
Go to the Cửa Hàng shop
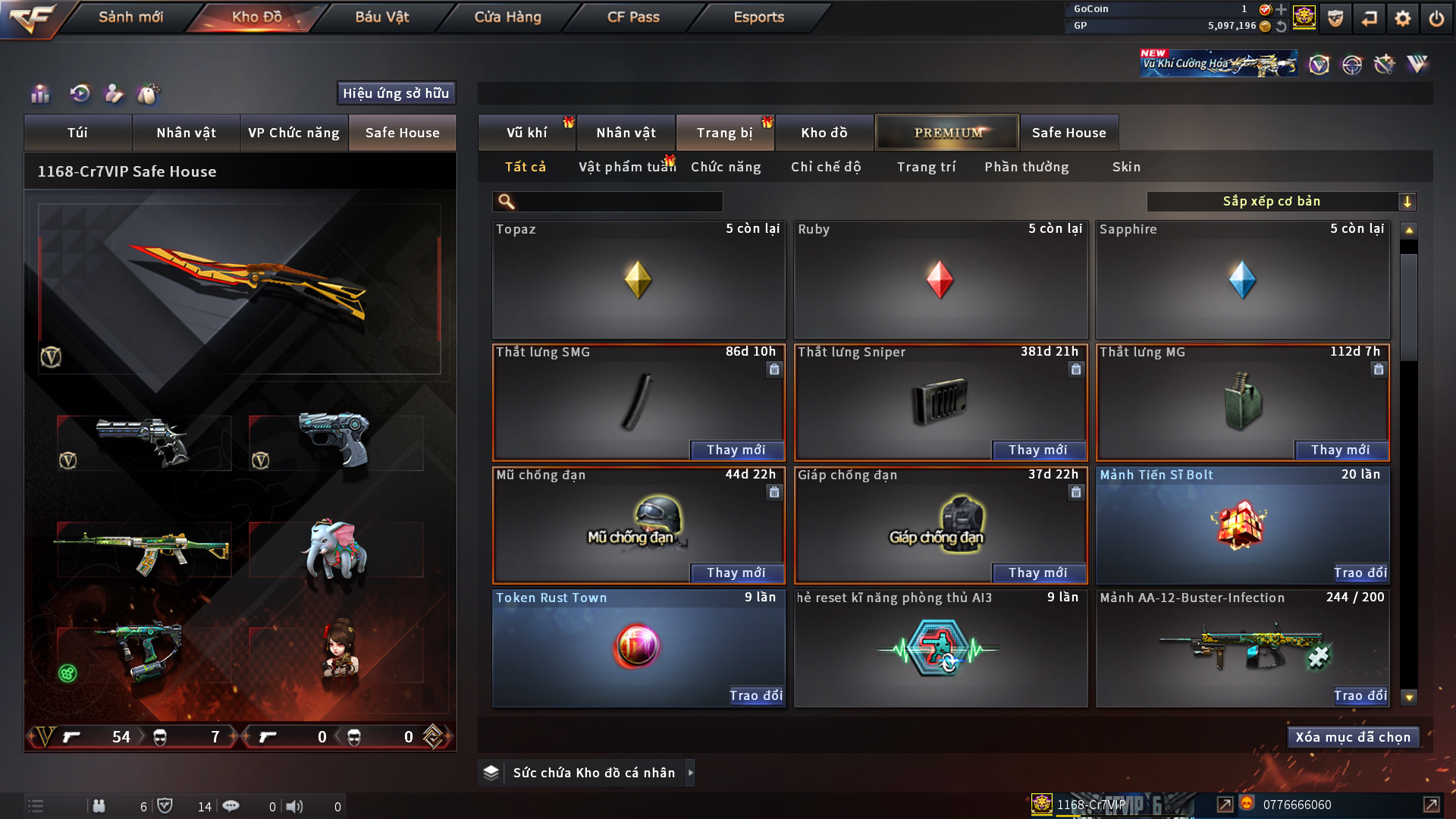pos(507,17)
